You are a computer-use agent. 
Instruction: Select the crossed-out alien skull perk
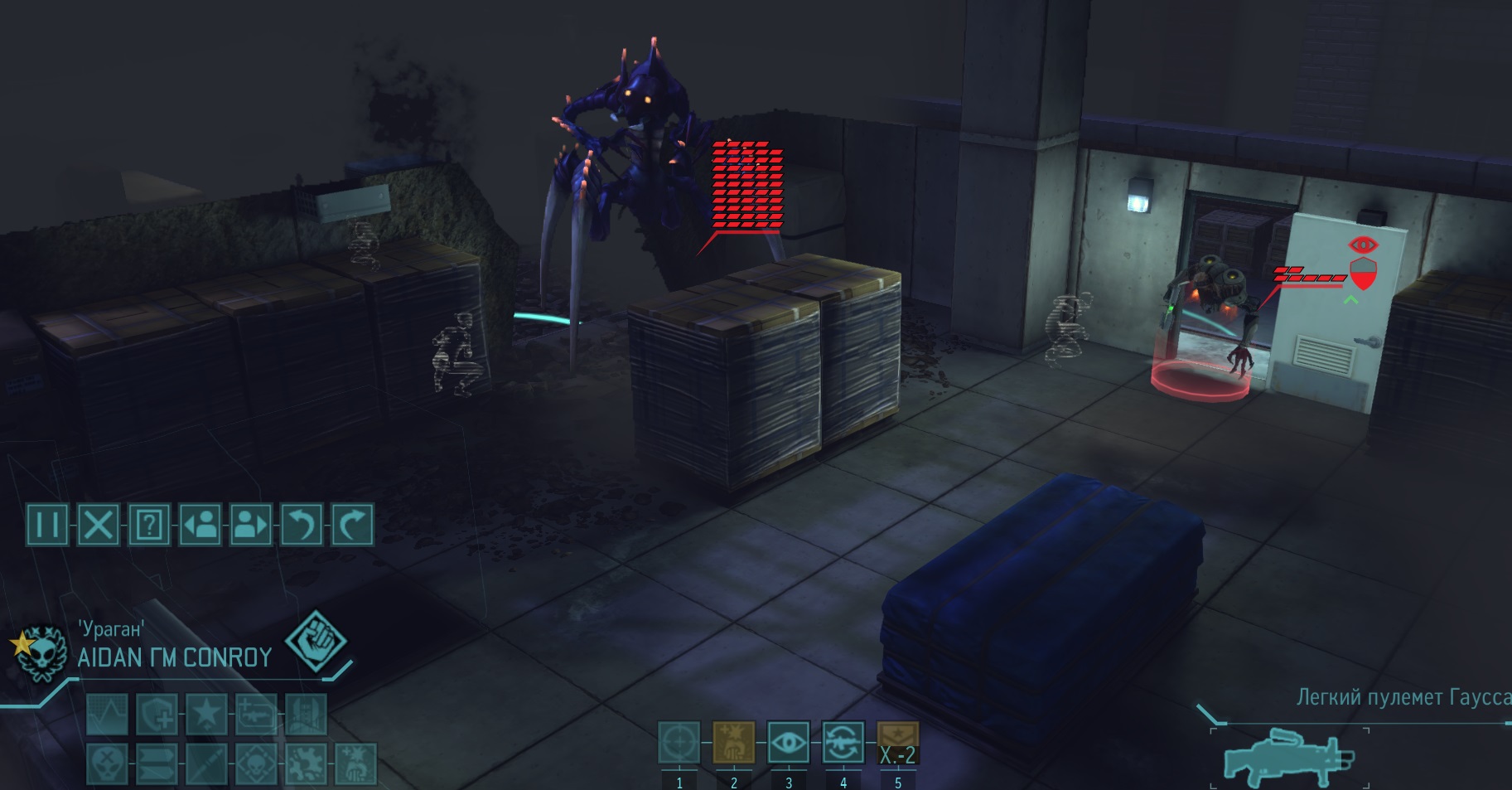pyautogui.click(x=108, y=763)
